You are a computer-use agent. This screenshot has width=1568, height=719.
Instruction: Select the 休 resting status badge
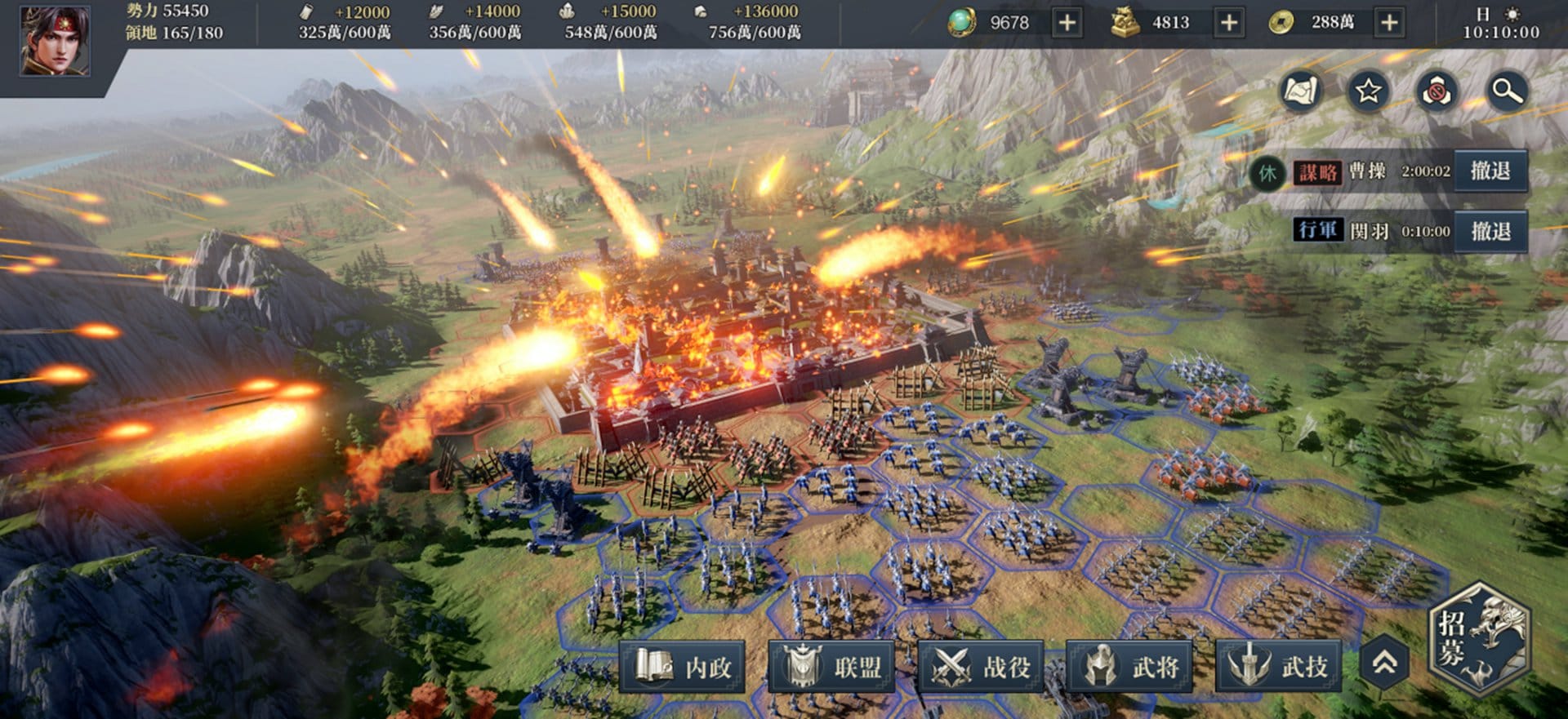1267,173
